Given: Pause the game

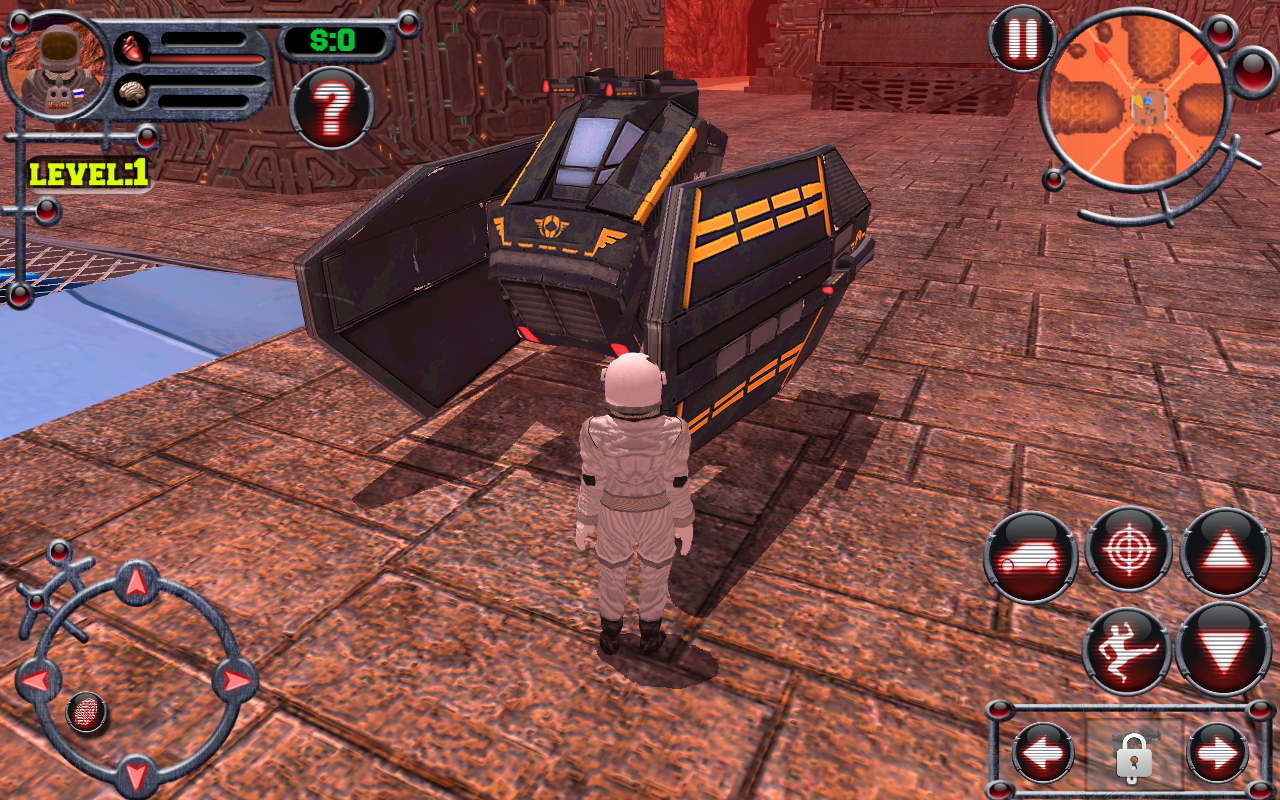Looking at the screenshot, I should click(x=1022, y=40).
